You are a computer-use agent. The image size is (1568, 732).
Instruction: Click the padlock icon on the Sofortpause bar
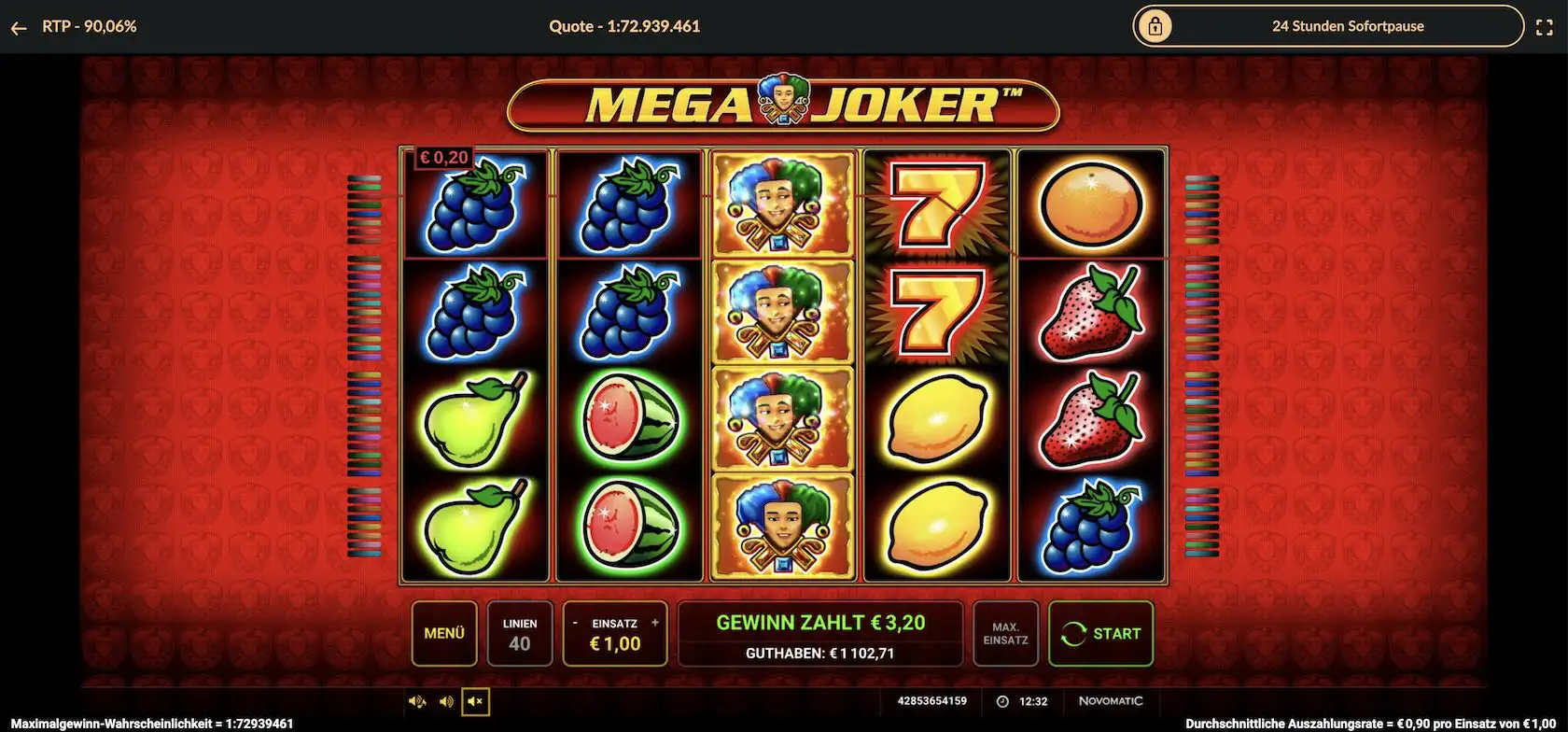(x=1157, y=26)
